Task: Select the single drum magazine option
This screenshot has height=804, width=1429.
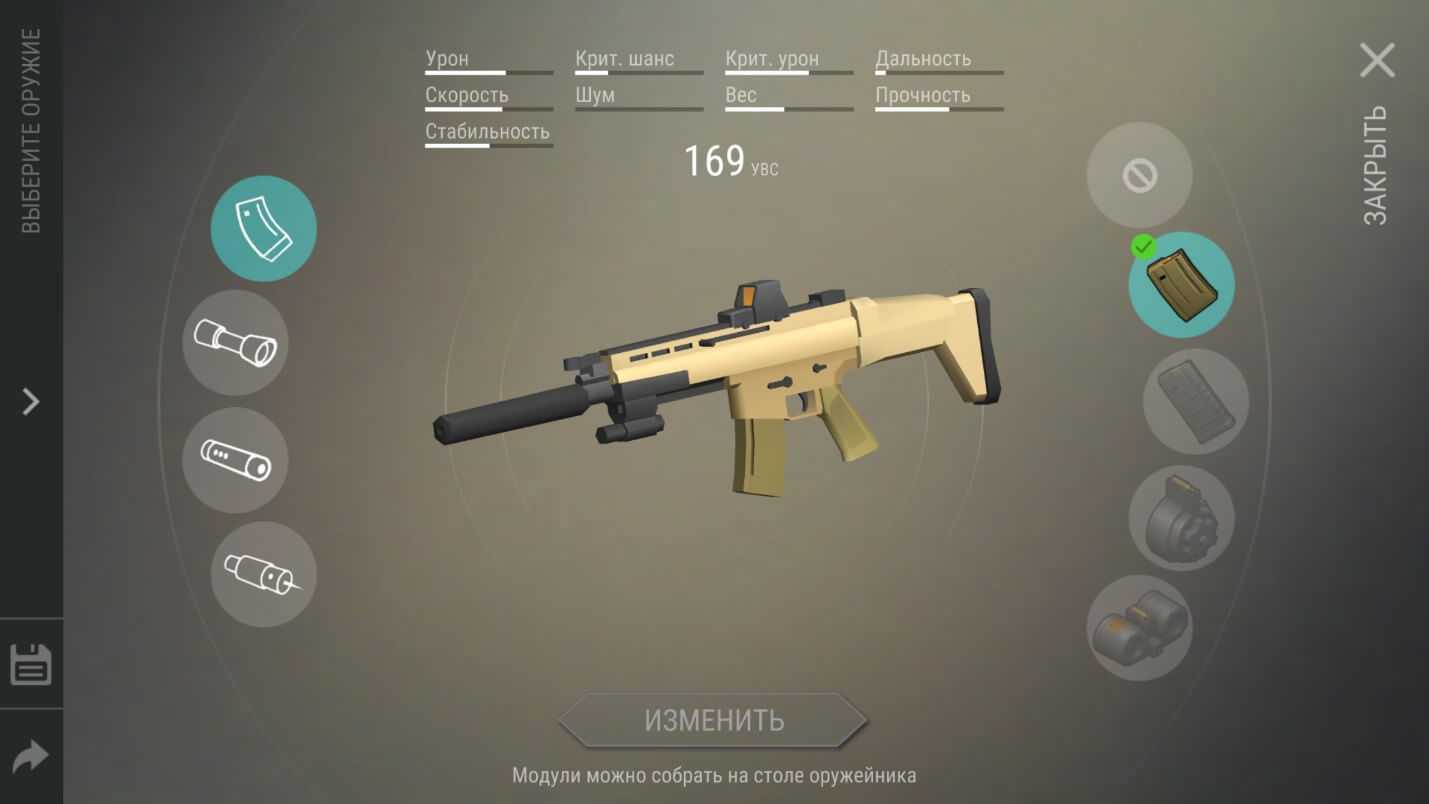Action: click(1181, 517)
